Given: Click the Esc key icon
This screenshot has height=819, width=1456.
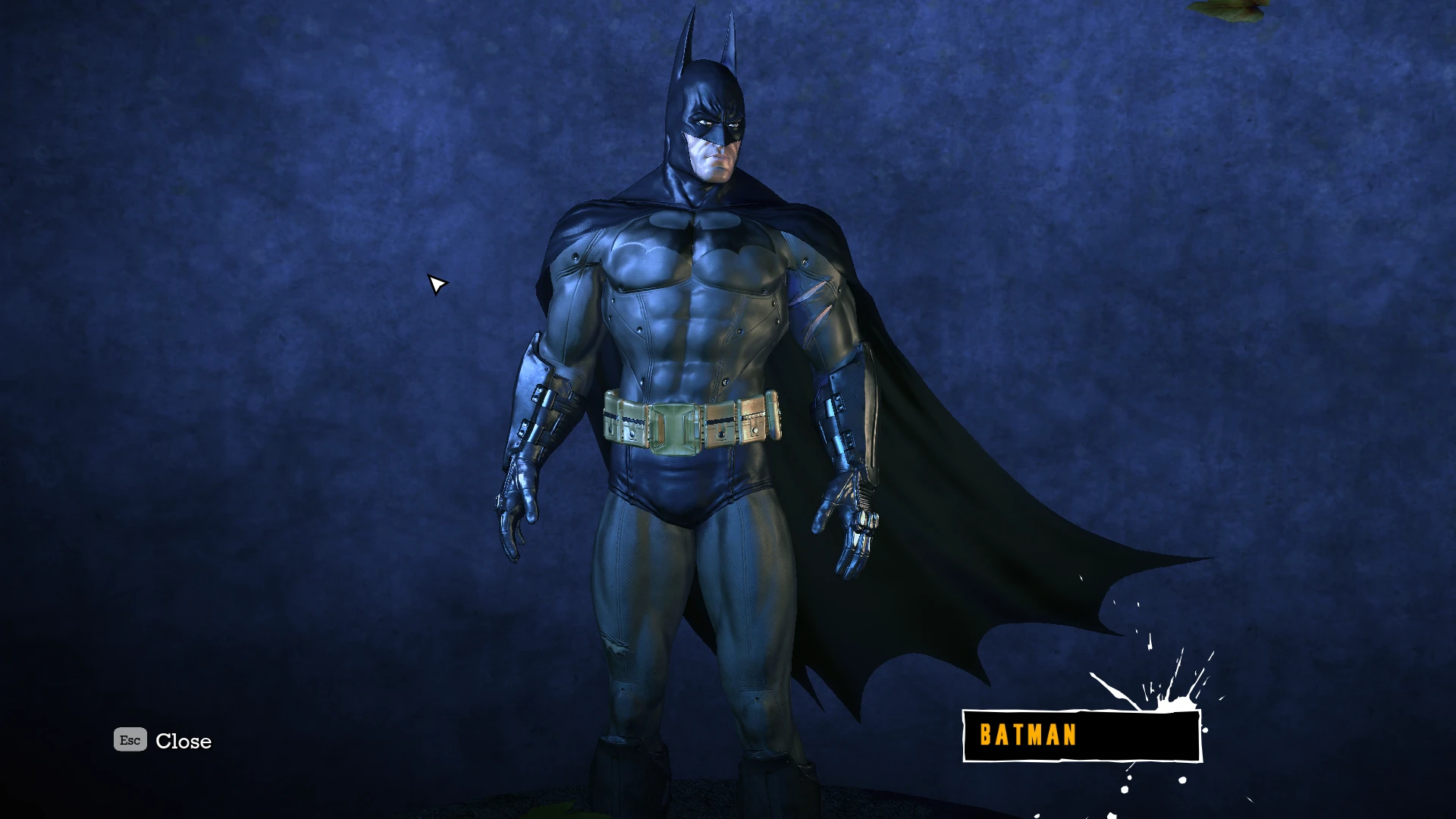Looking at the screenshot, I should point(129,740).
